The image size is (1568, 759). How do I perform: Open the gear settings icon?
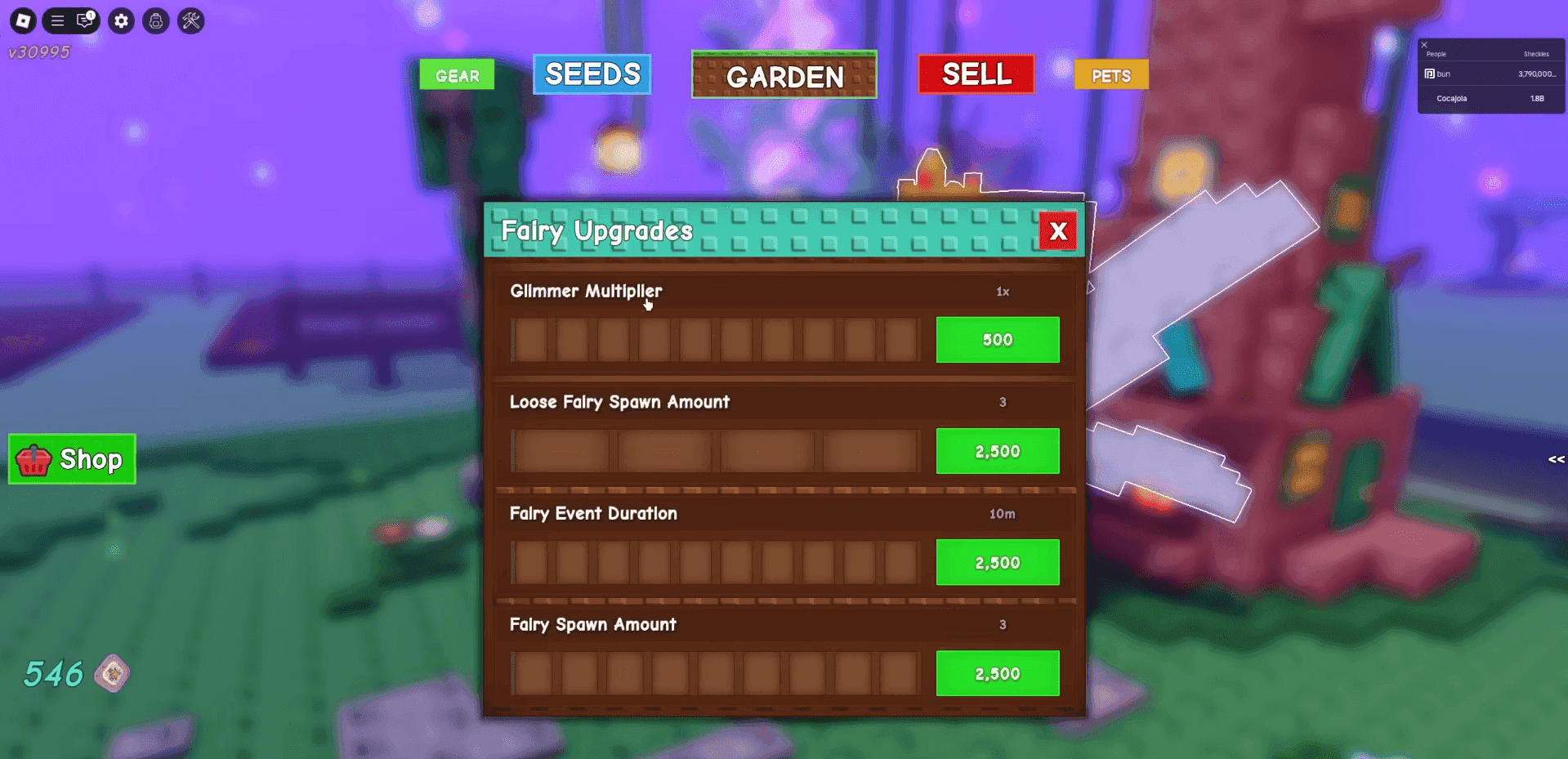(122, 20)
